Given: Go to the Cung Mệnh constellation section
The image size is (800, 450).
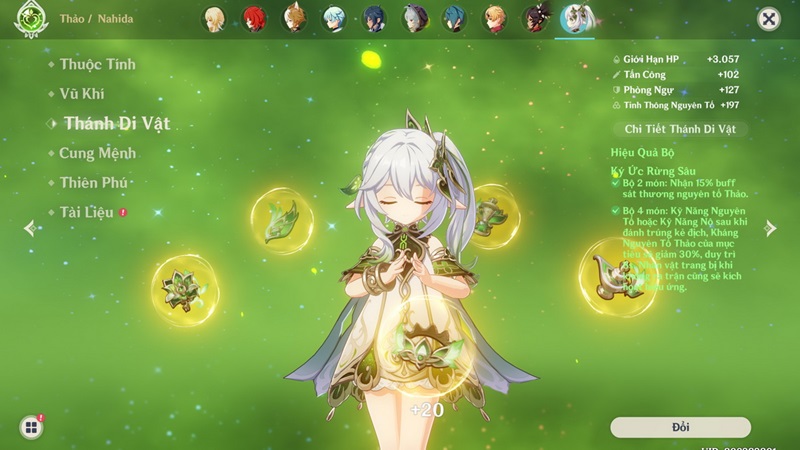Looking at the screenshot, I should [97, 153].
